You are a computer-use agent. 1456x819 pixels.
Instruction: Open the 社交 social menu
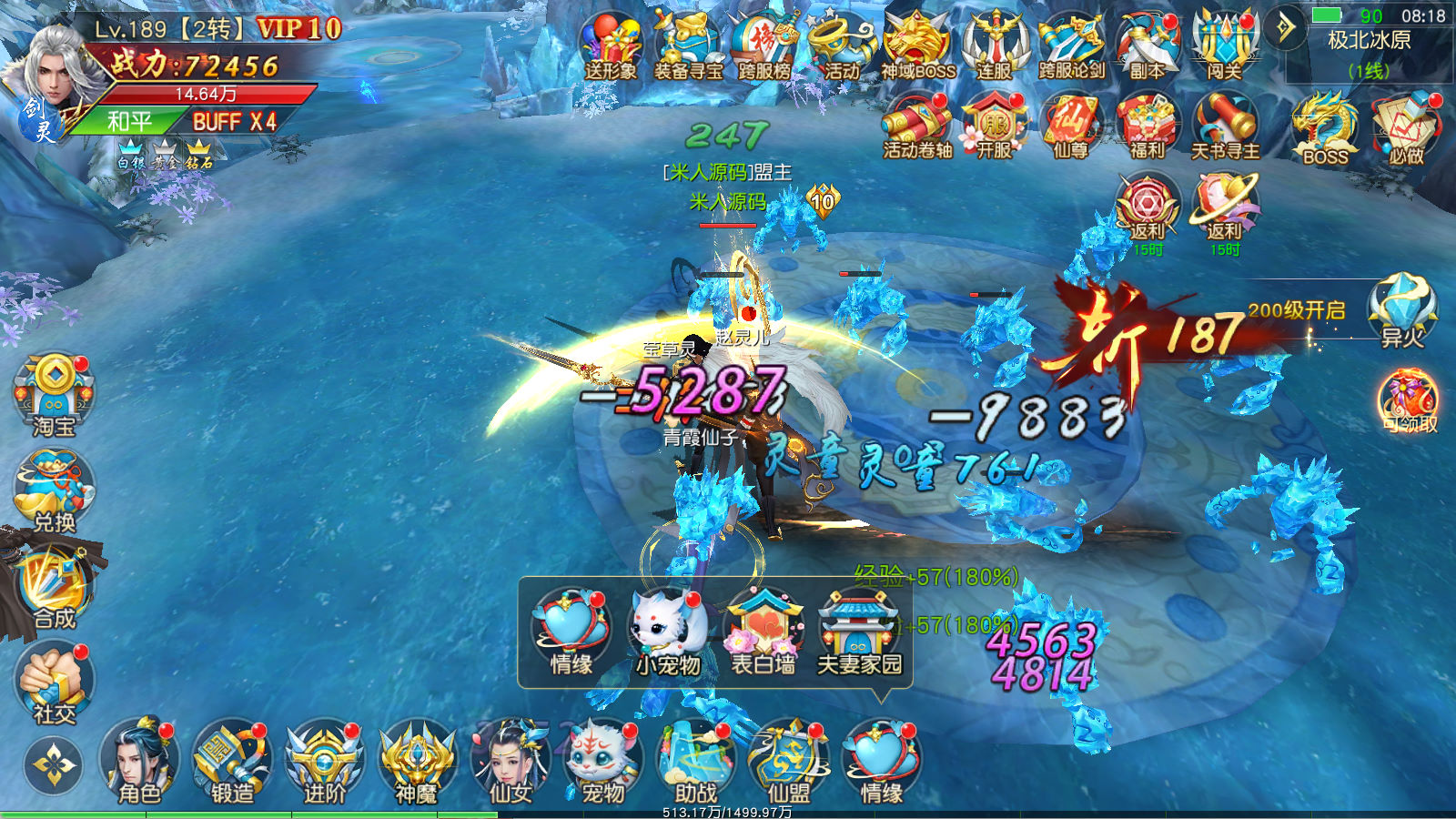(54, 682)
